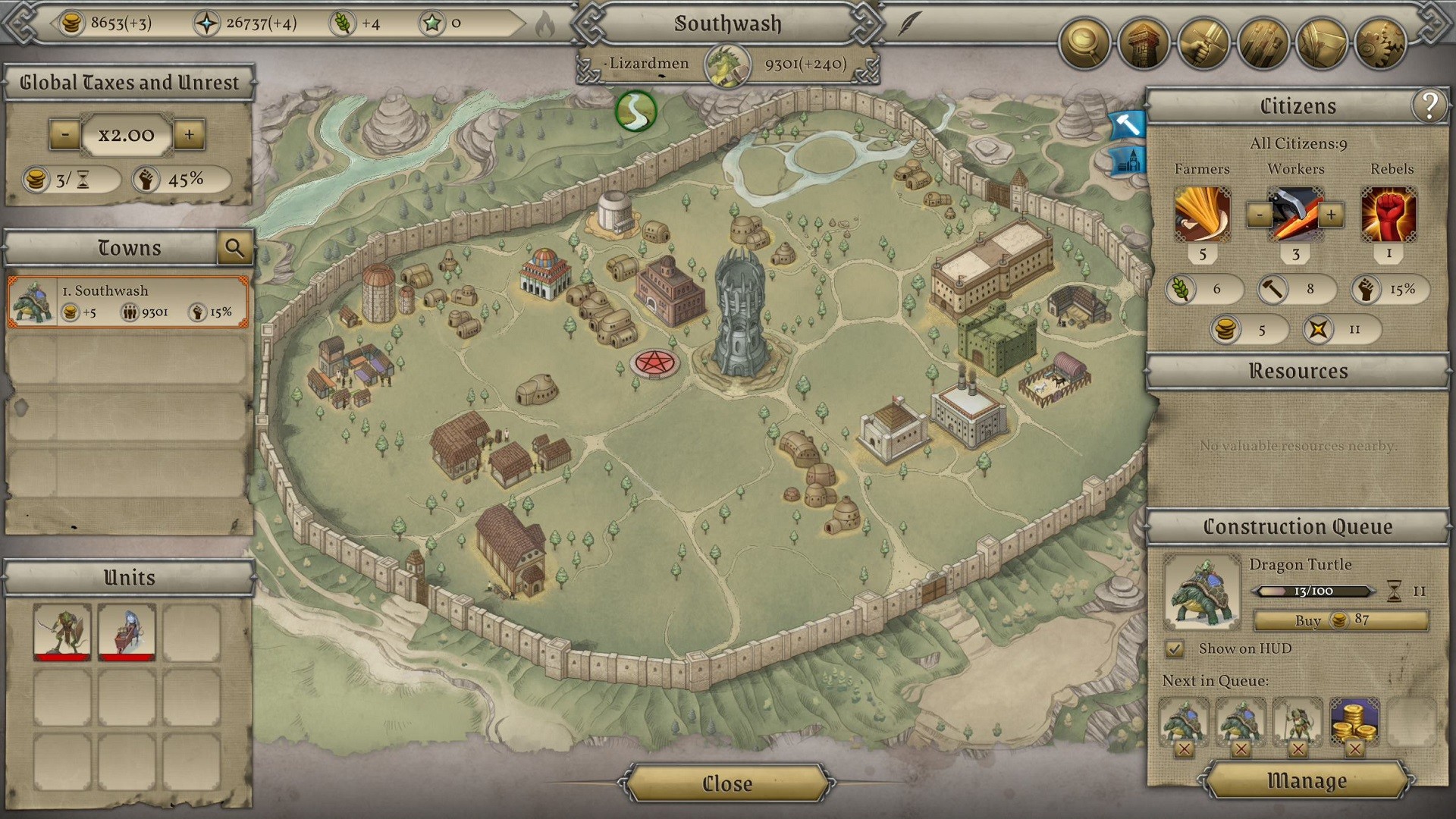Open the tower icon in top menu
Viewport: 1456px width, 819px height.
click(1143, 44)
